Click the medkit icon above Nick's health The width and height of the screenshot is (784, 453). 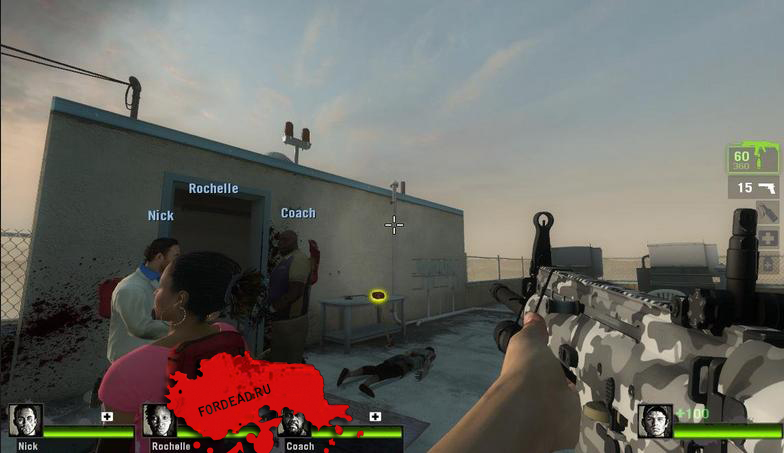click(107, 416)
